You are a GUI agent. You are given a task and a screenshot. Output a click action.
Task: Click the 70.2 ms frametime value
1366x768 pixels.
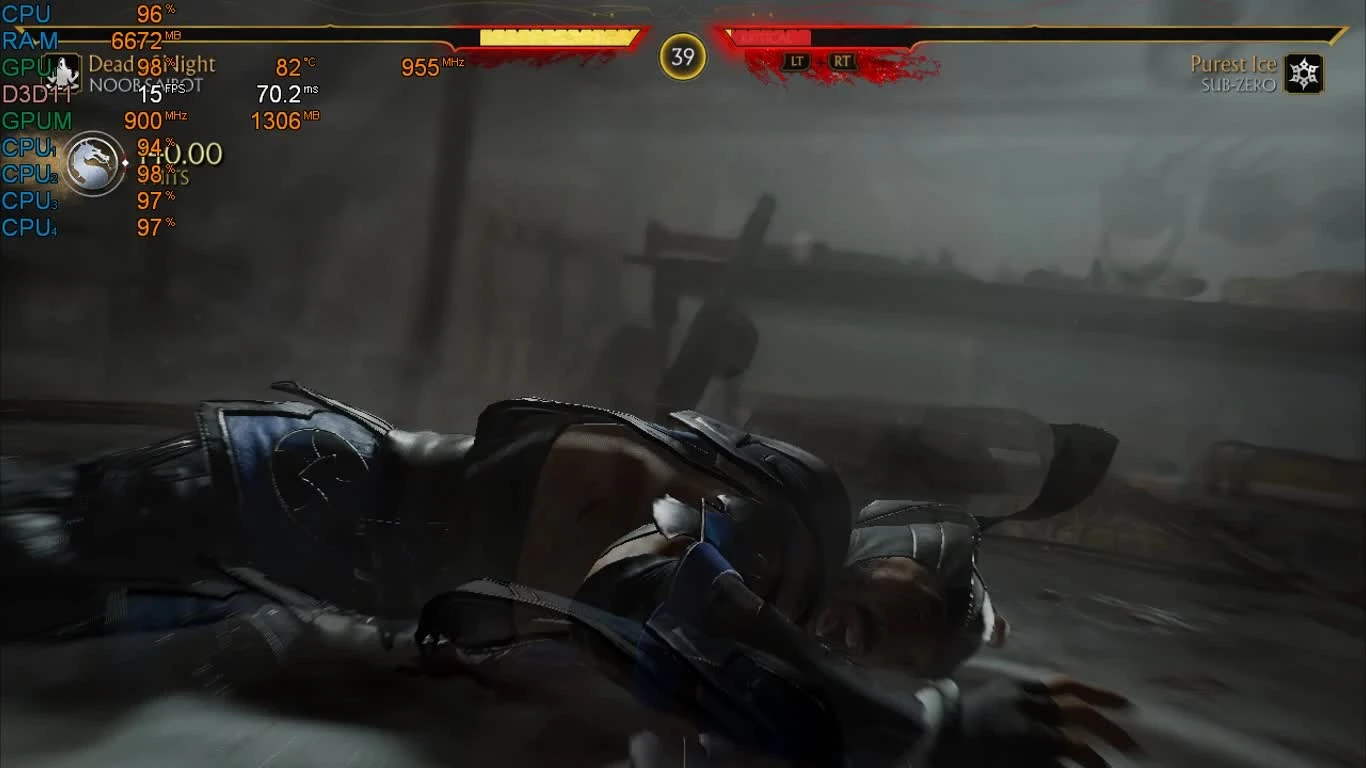point(279,92)
